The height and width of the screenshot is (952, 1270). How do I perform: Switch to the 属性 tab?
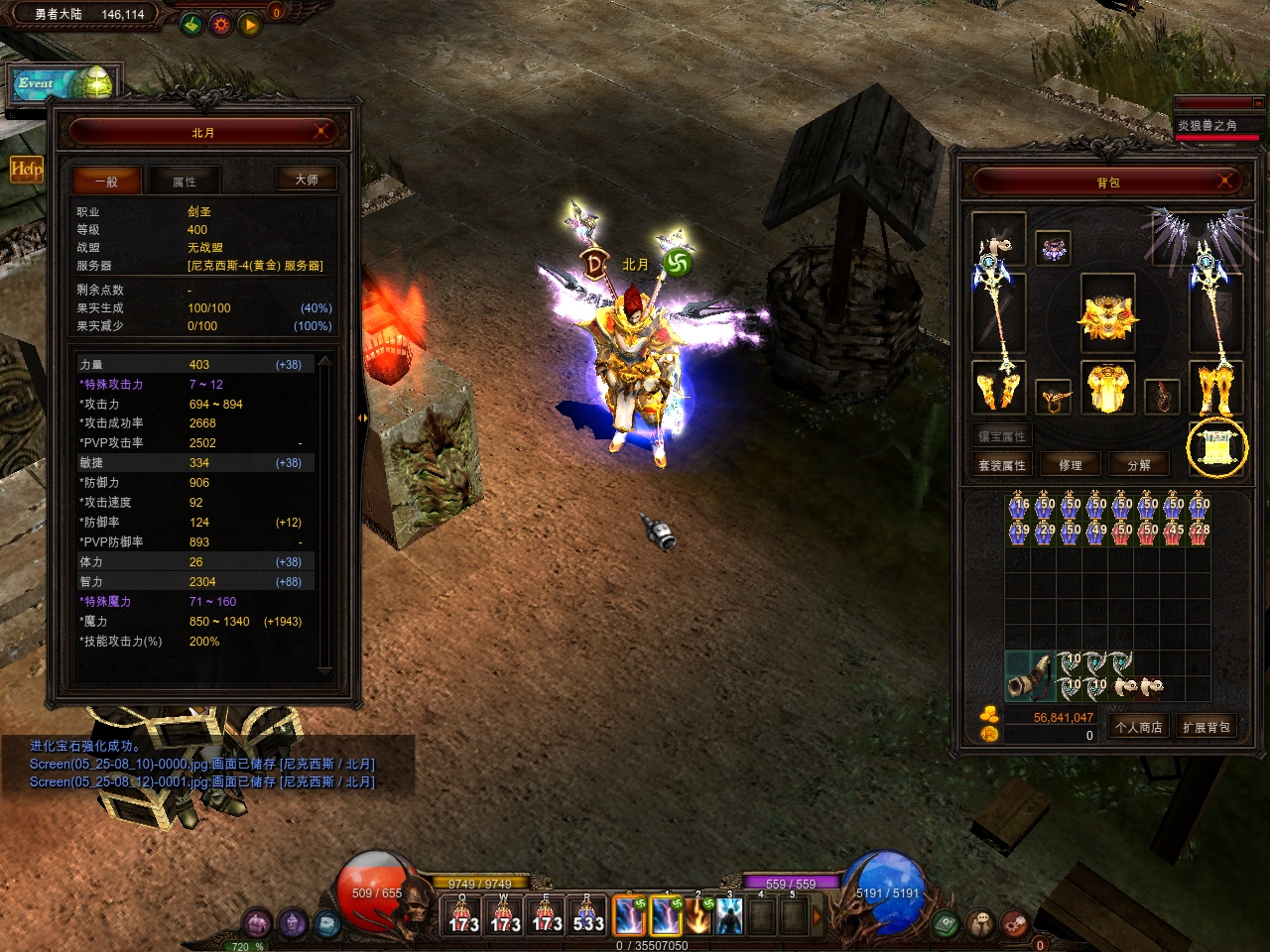[185, 181]
